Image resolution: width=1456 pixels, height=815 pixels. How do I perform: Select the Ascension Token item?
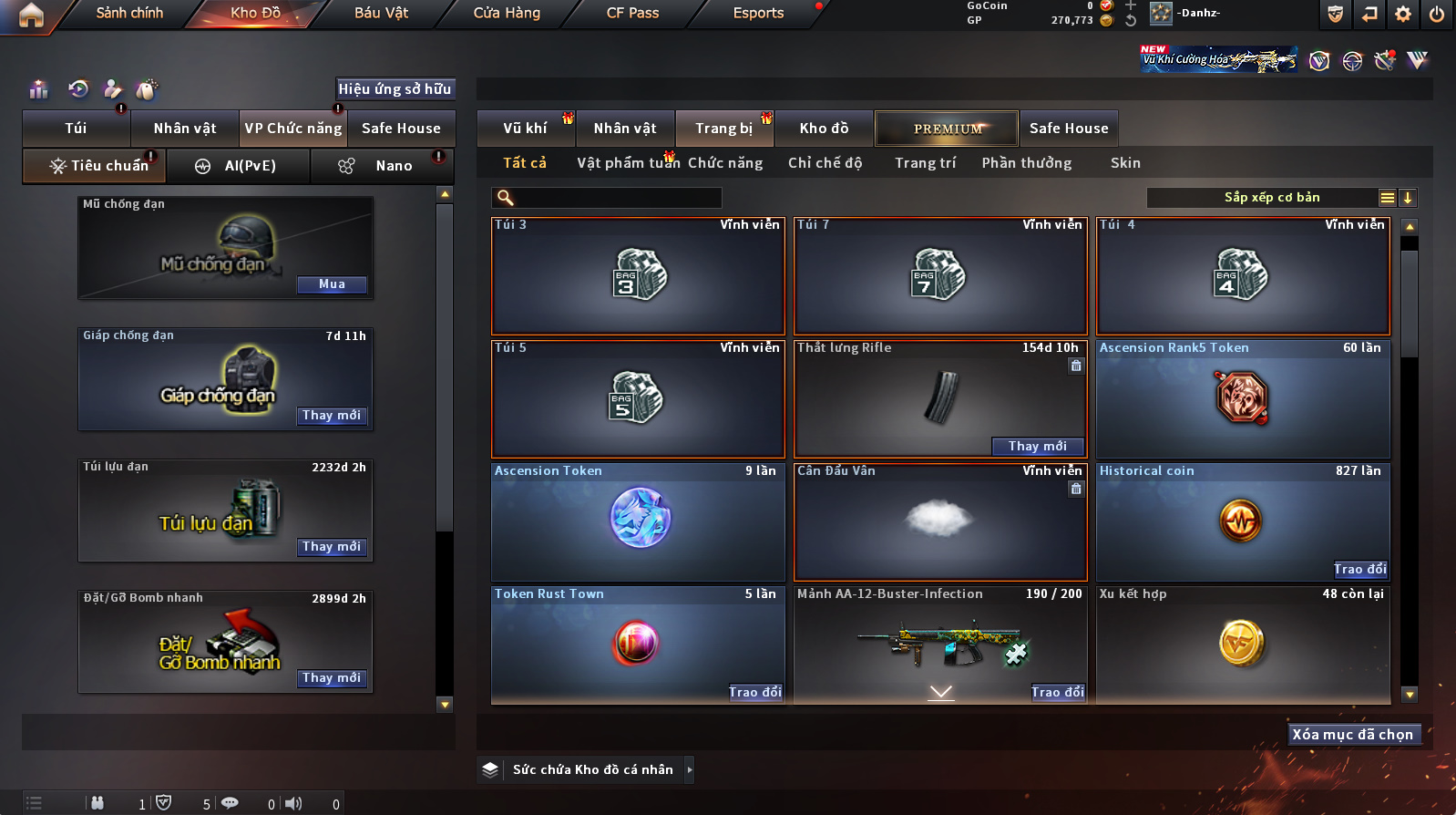pyautogui.click(x=638, y=521)
